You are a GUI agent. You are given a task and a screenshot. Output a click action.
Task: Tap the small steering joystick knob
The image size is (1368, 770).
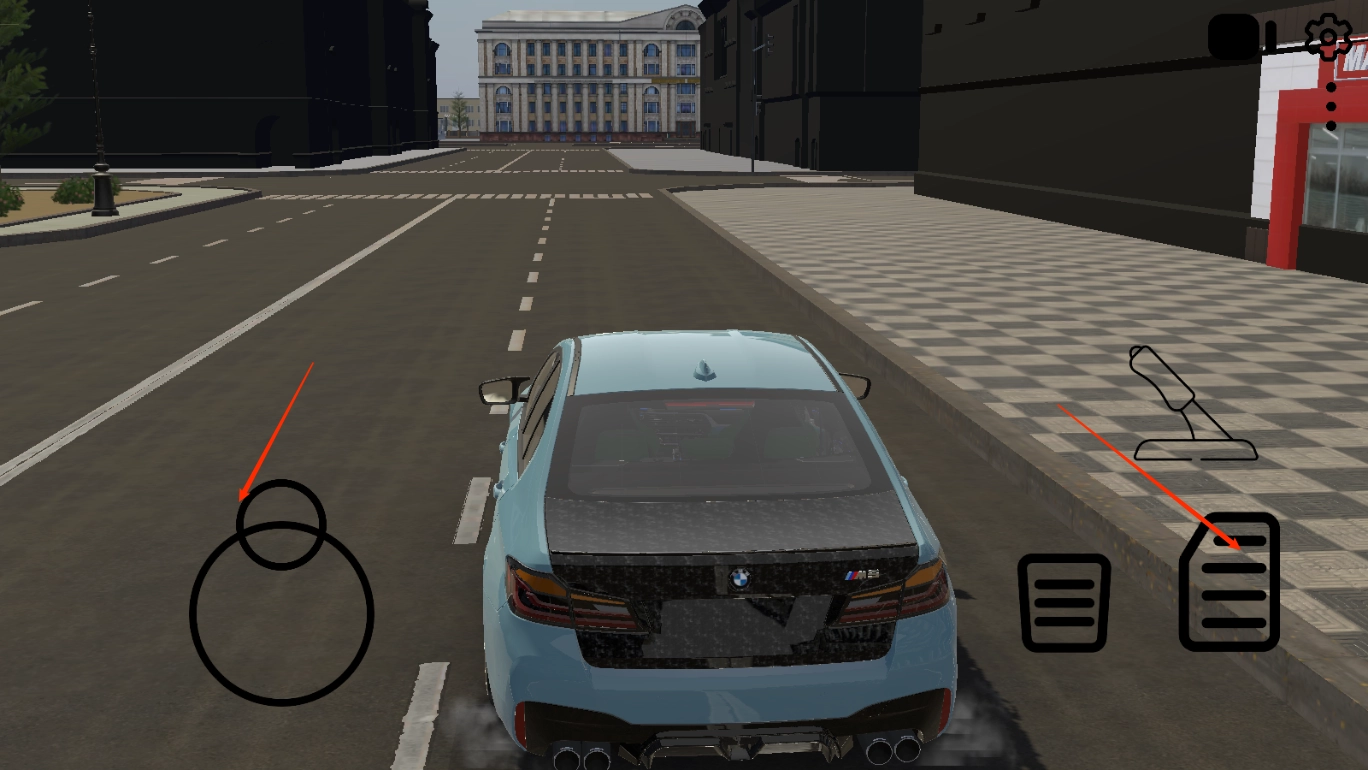click(x=281, y=524)
